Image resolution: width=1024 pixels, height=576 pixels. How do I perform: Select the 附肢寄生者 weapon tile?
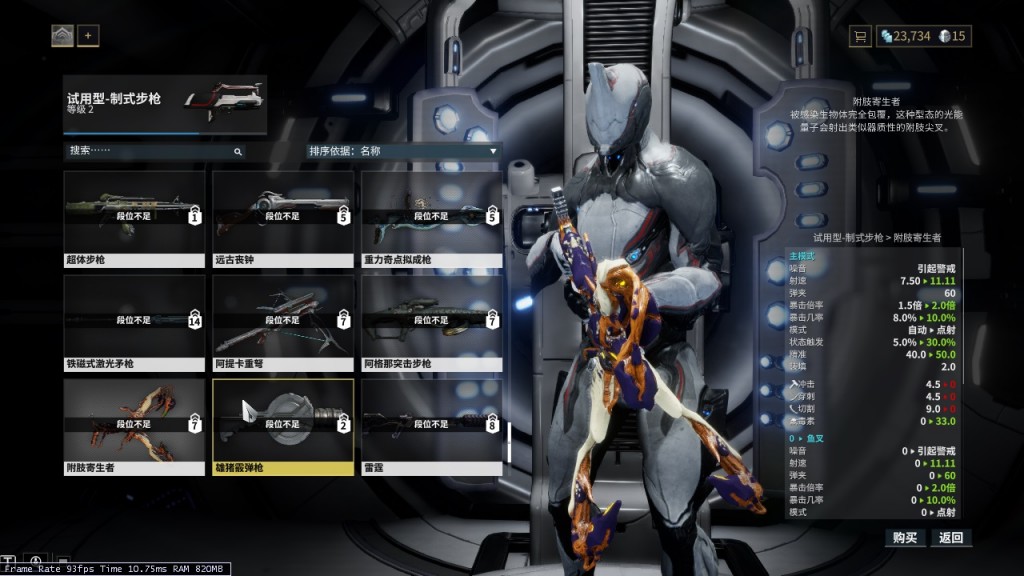pyautogui.click(x=134, y=426)
